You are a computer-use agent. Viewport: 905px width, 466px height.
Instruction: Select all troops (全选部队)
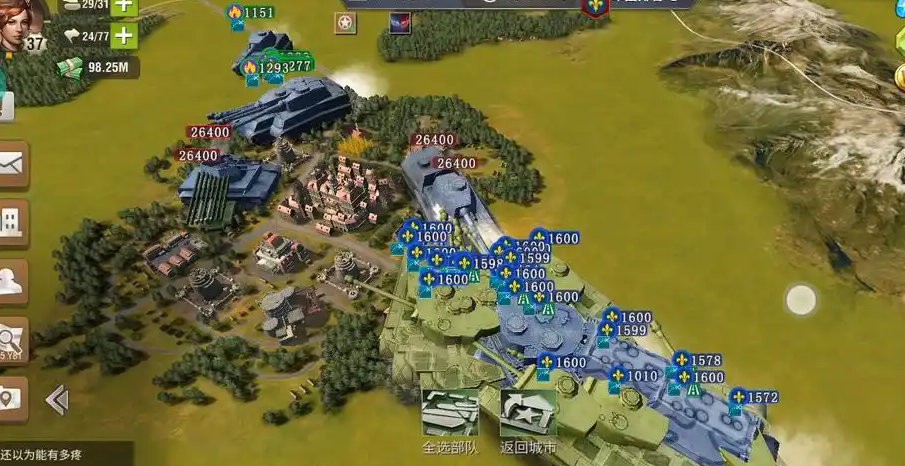click(449, 418)
